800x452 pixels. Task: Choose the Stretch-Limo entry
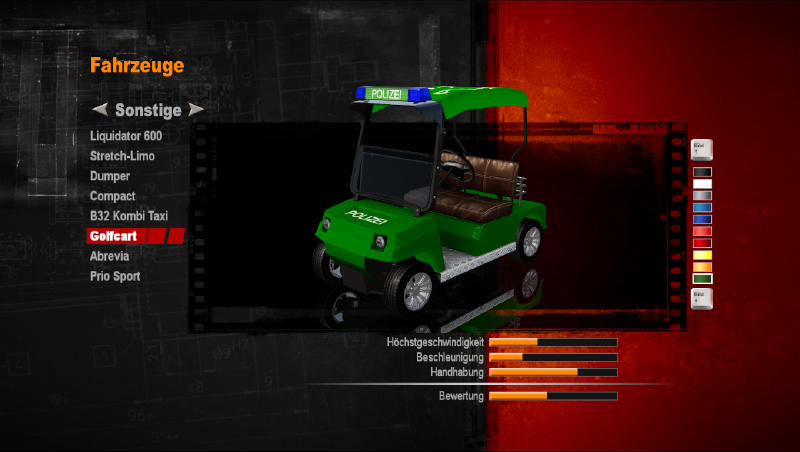(x=122, y=156)
